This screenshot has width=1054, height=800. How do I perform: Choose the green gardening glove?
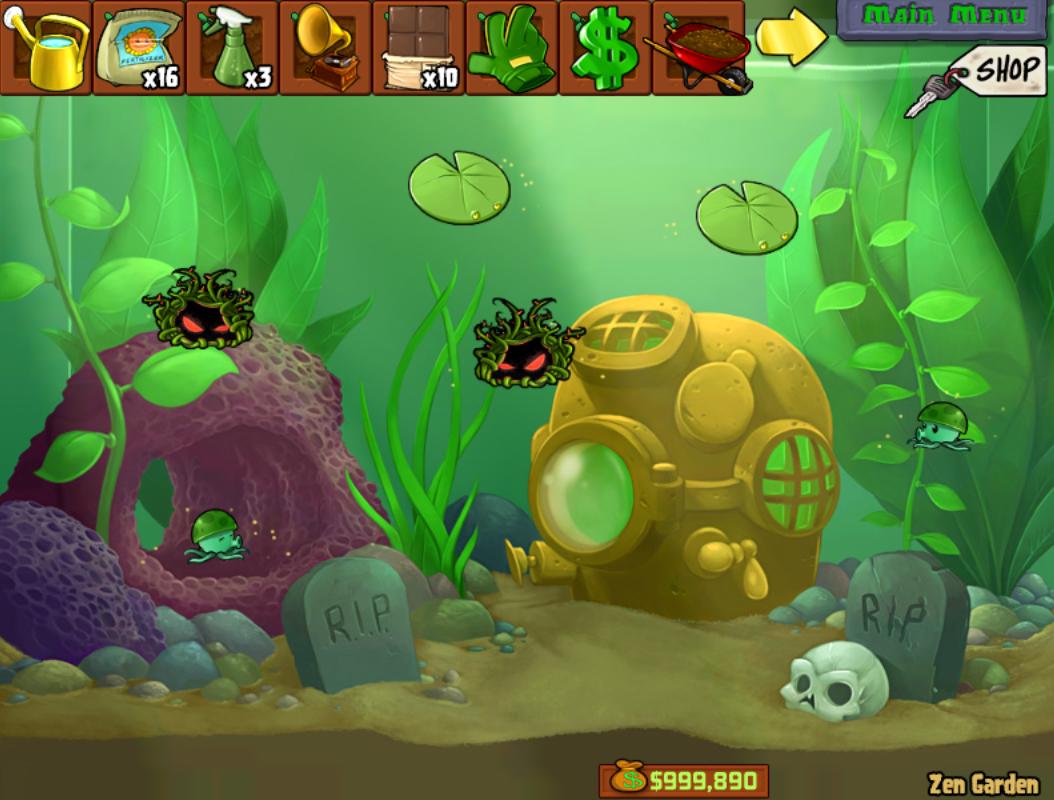pyautogui.click(x=511, y=48)
